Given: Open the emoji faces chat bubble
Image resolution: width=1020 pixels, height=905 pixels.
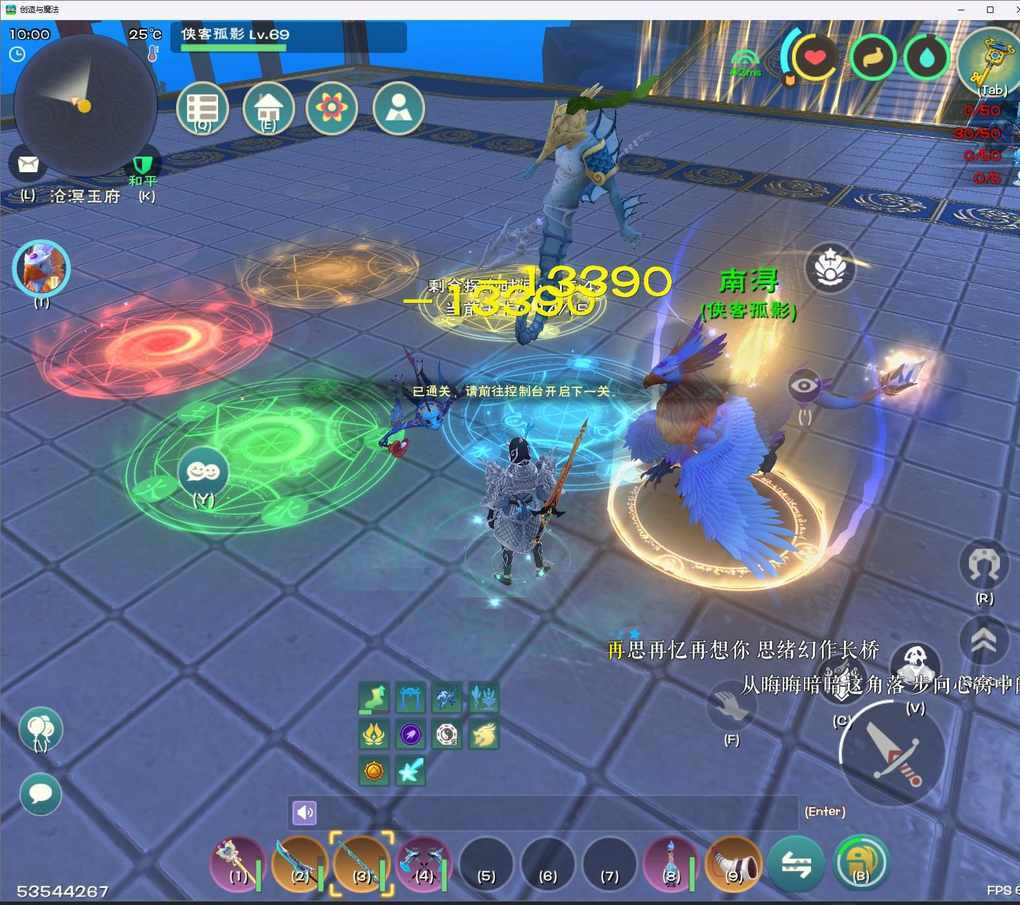Looking at the screenshot, I should pyautogui.click(x=203, y=470).
